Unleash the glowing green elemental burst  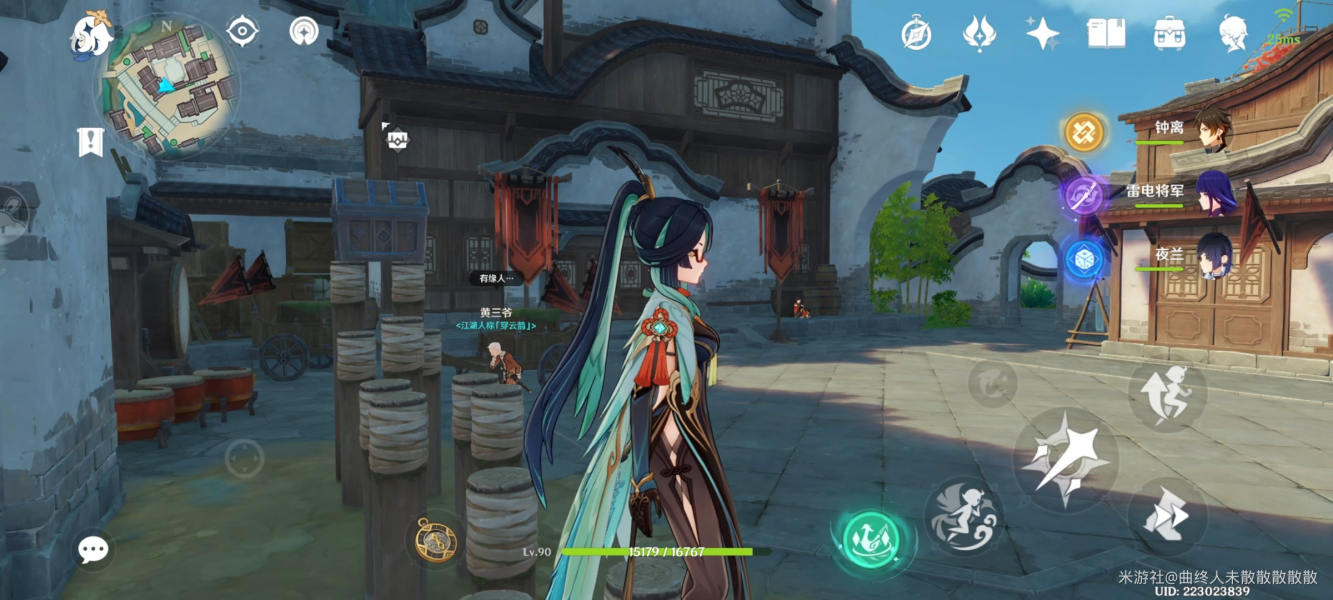870,542
